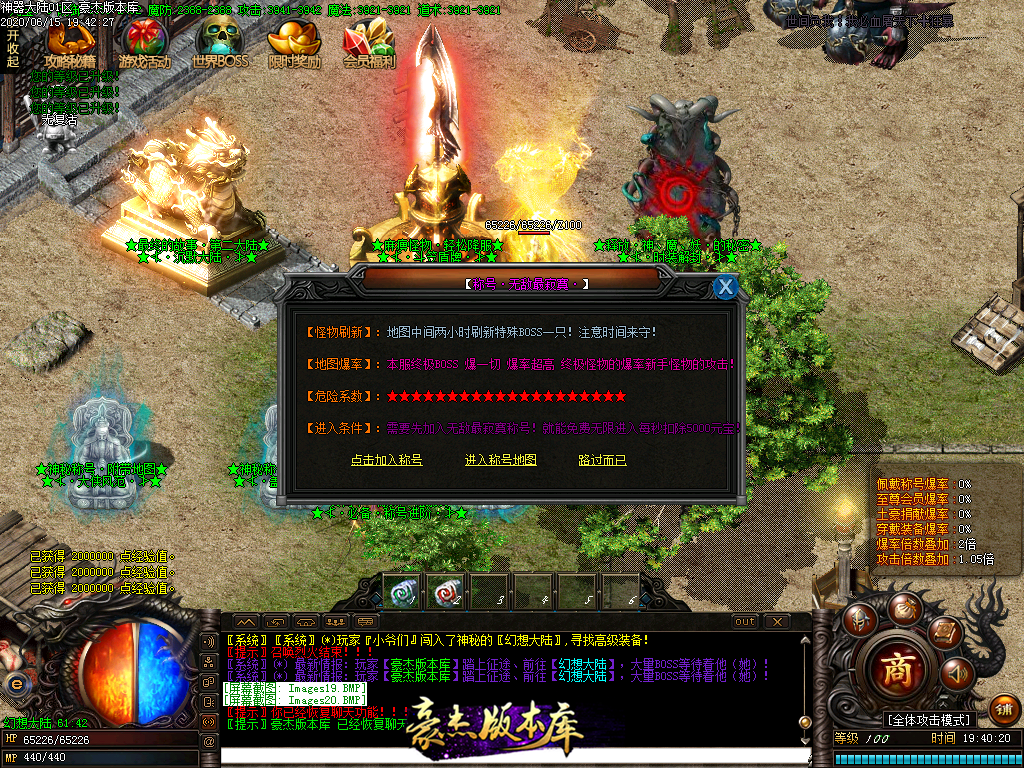Image resolution: width=1024 pixels, height=768 pixels.
Task: Click the 全体攻击模式 attack mode label
Action: [929, 720]
